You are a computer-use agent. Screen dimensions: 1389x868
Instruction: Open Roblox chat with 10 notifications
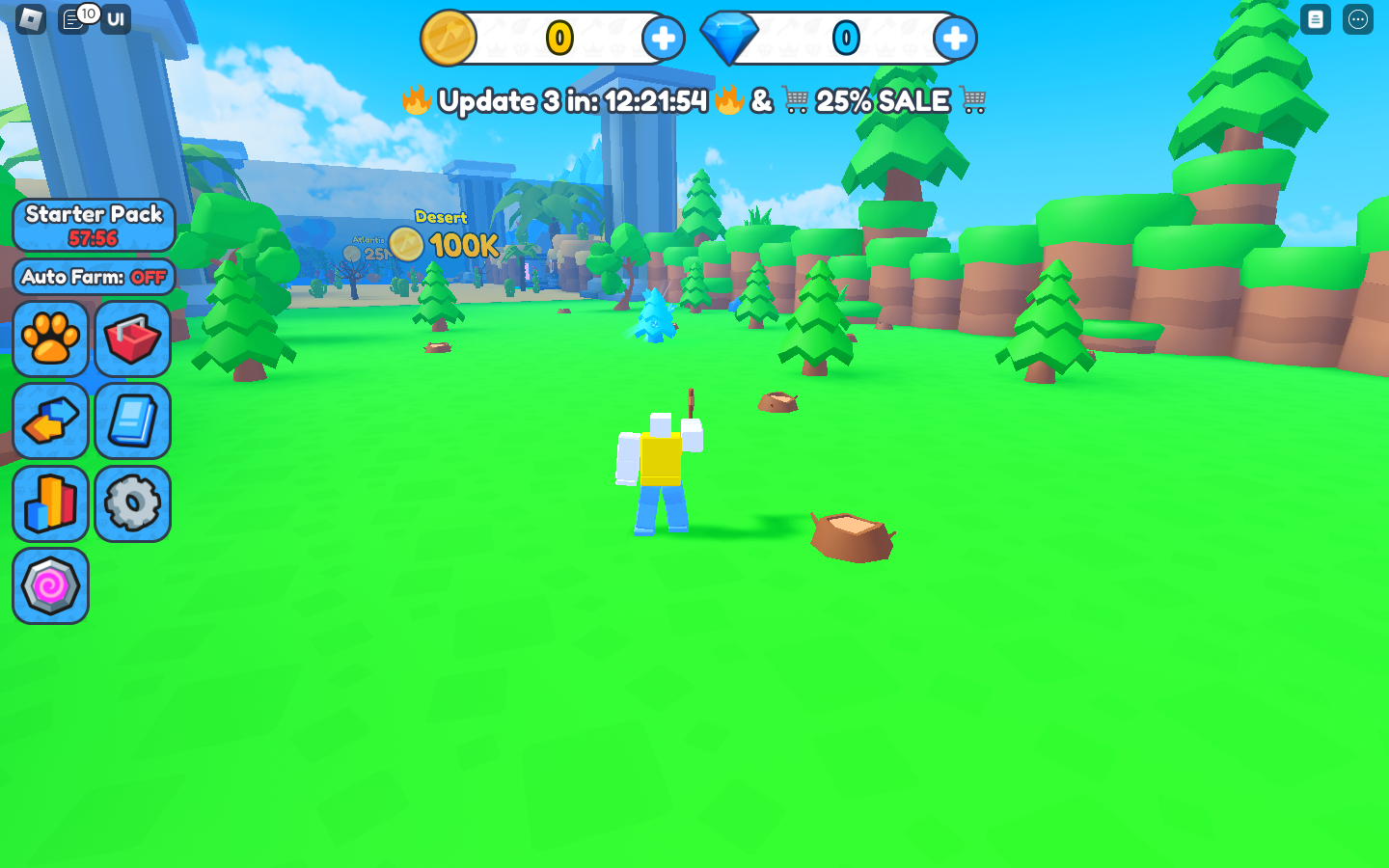click(74, 19)
